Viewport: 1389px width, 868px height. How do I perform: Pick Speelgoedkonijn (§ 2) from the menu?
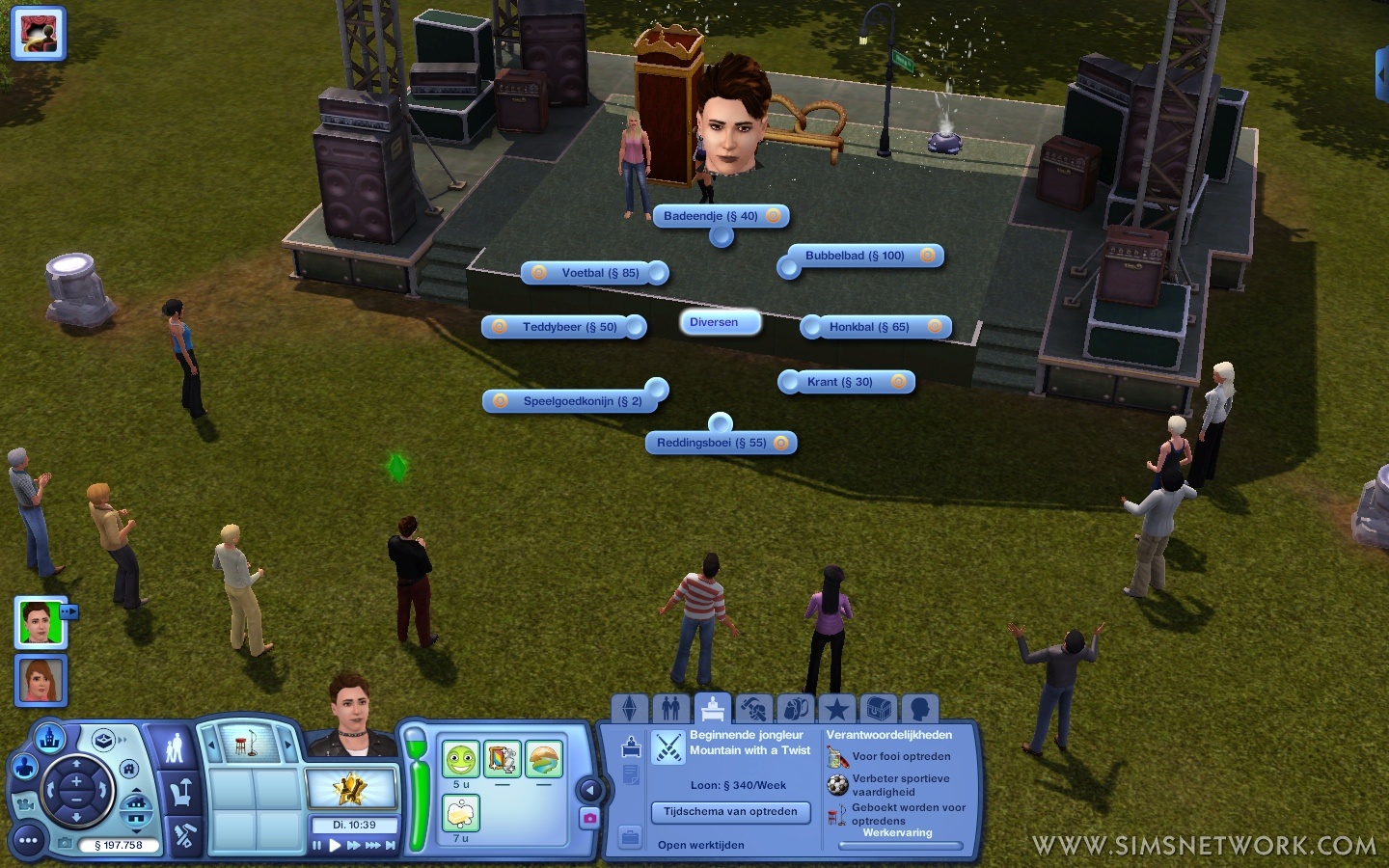click(x=582, y=401)
